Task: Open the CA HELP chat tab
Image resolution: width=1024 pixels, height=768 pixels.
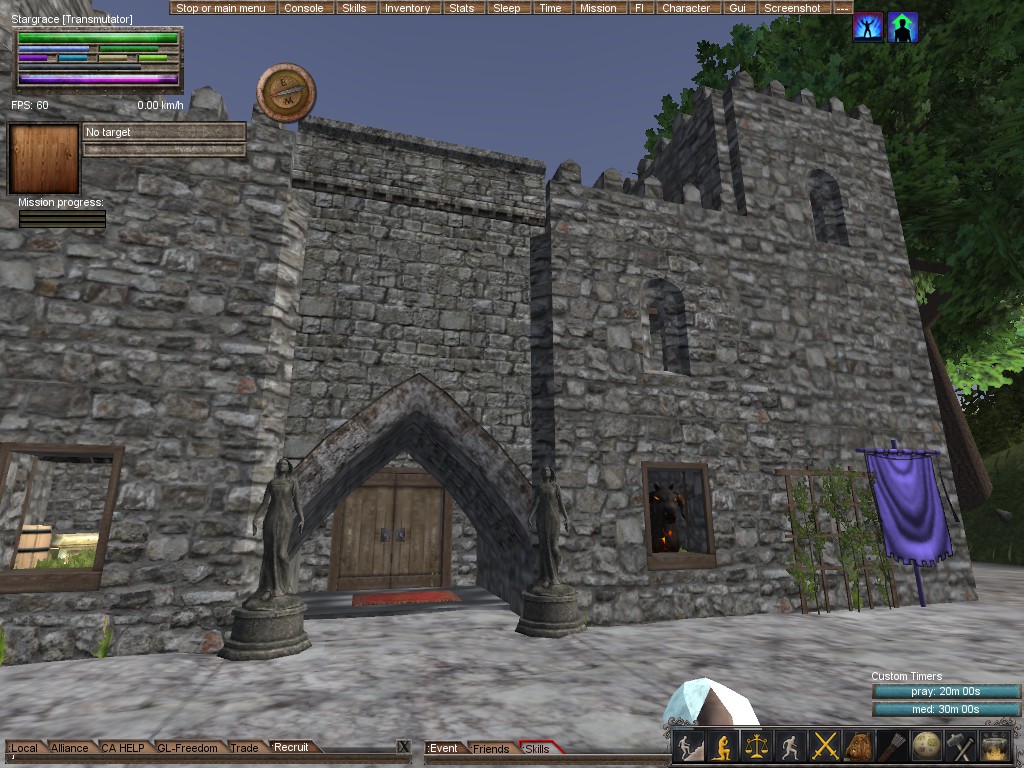Action: coord(123,748)
